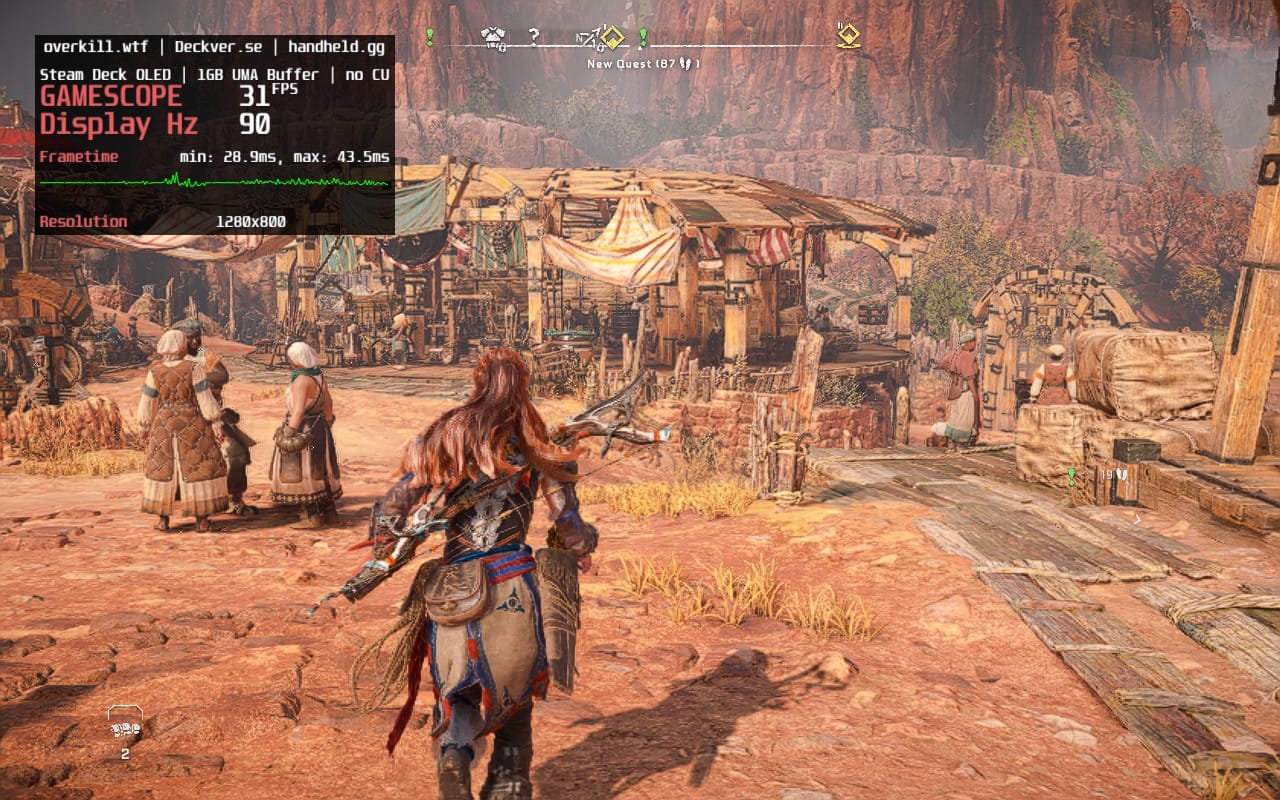This screenshot has width=1280, height=800.
Task: Select the green exclamation marker at compass left end
Action: 430,37
